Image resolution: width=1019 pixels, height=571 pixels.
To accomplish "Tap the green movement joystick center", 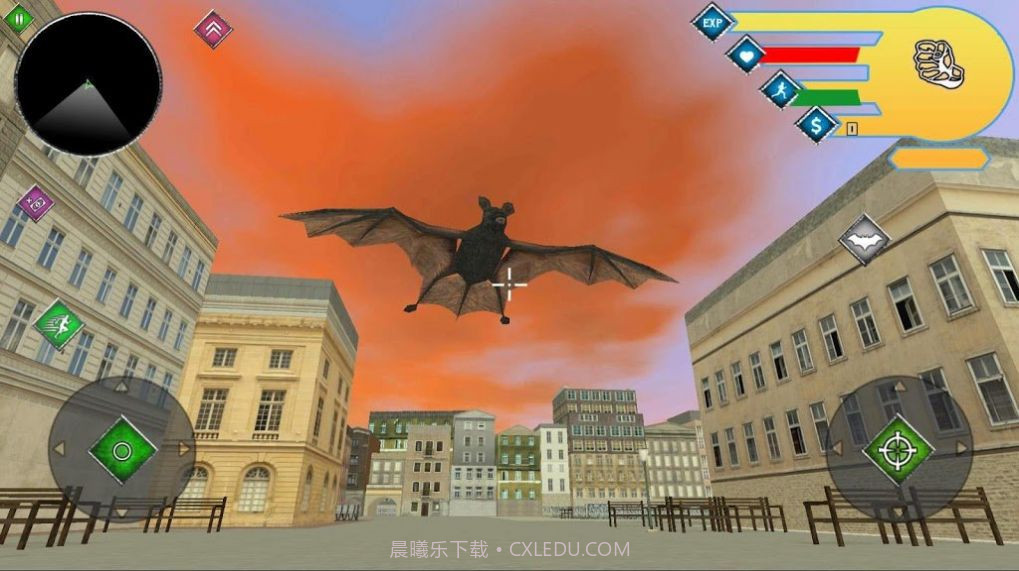I will [x=122, y=450].
